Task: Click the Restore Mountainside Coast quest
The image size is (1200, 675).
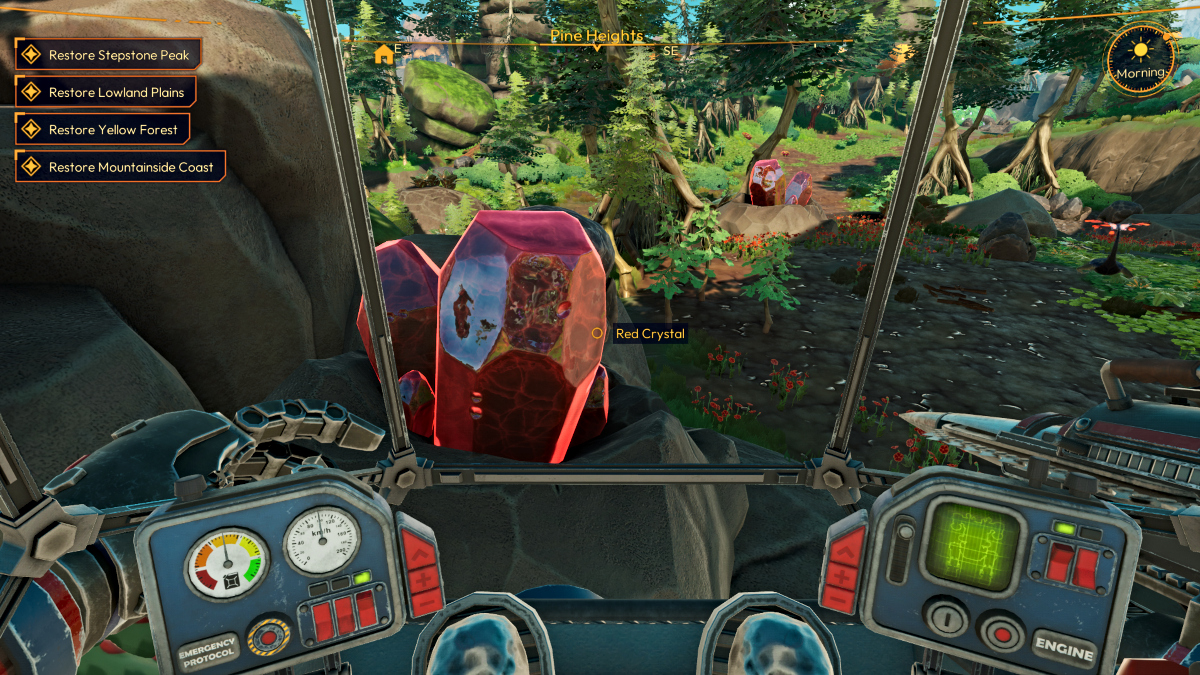Action: point(120,167)
